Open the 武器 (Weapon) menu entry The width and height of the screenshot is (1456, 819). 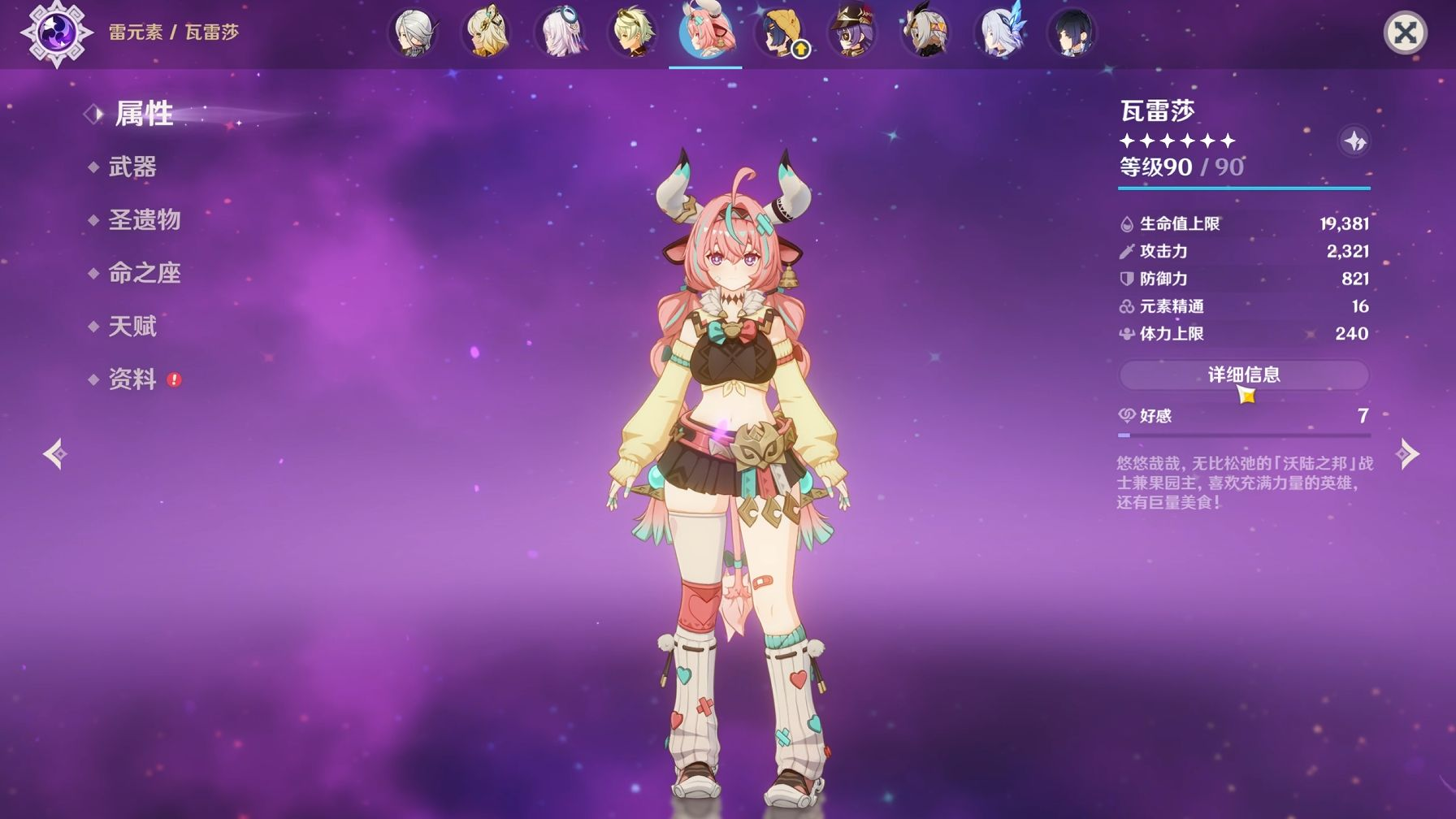click(x=132, y=167)
